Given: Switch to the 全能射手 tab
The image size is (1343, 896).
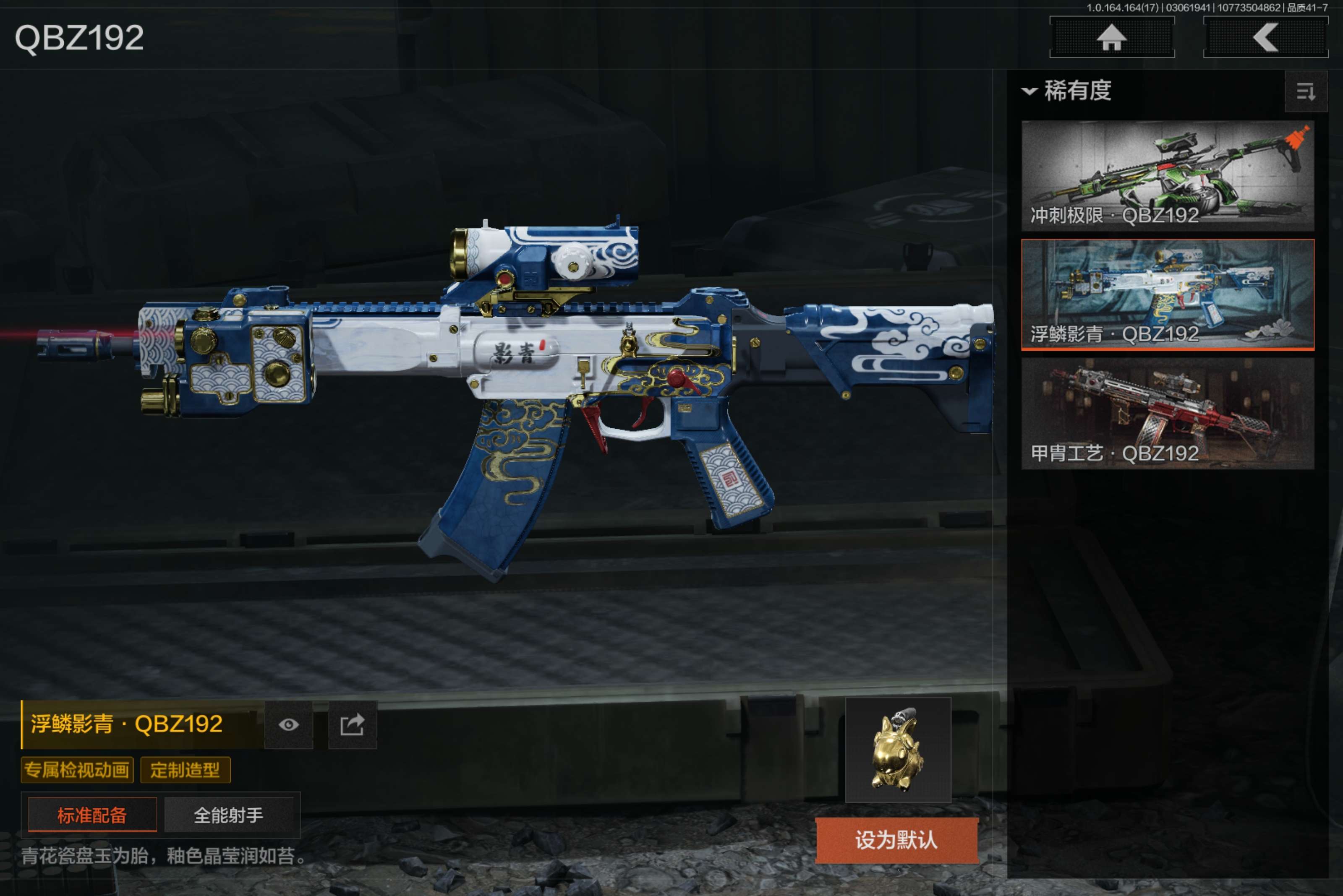Looking at the screenshot, I should point(229,815).
